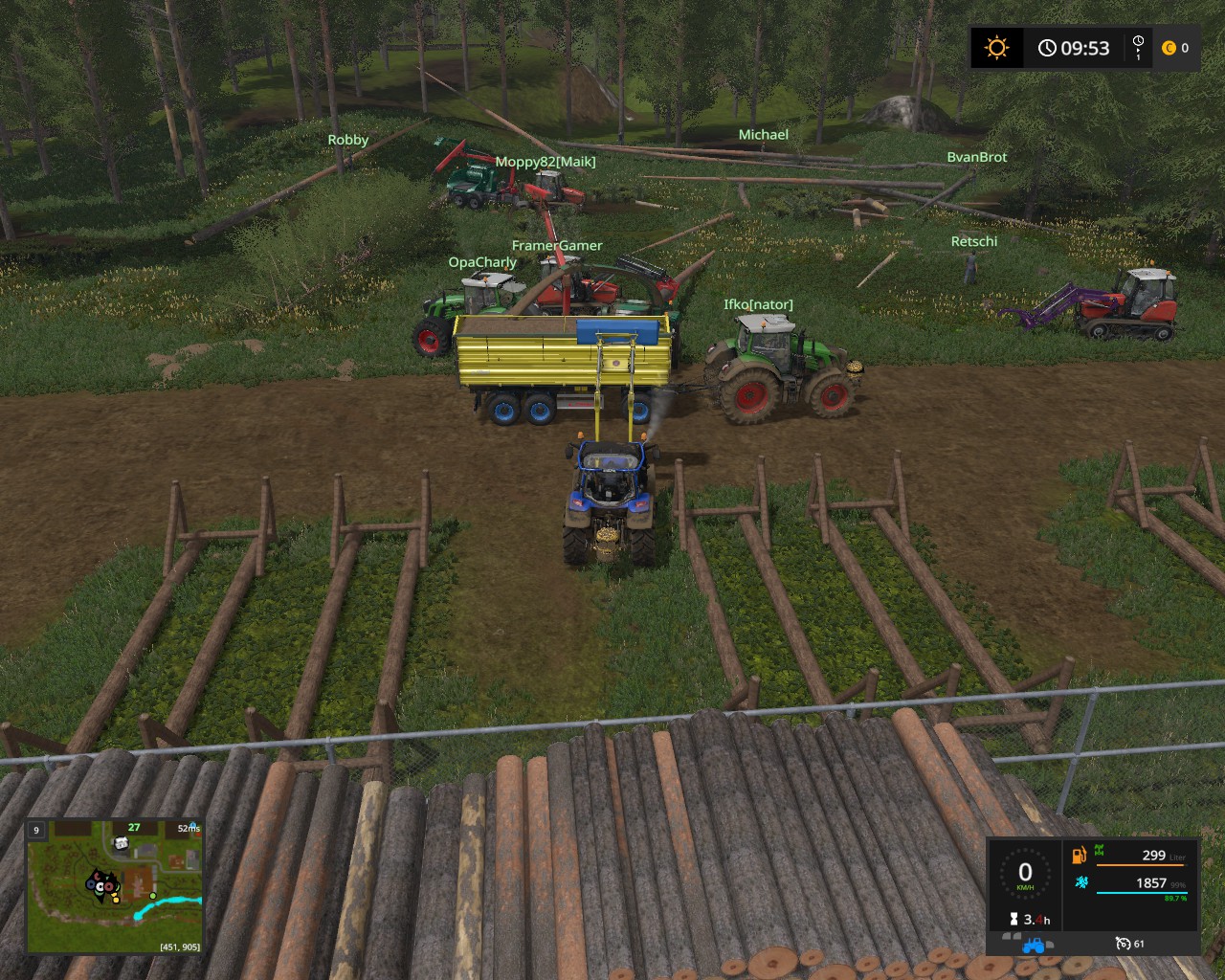This screenshot has width=1225, height=980.
Task: Click the blue tractor vehicle icon
Action: [x=1034, y=946]
